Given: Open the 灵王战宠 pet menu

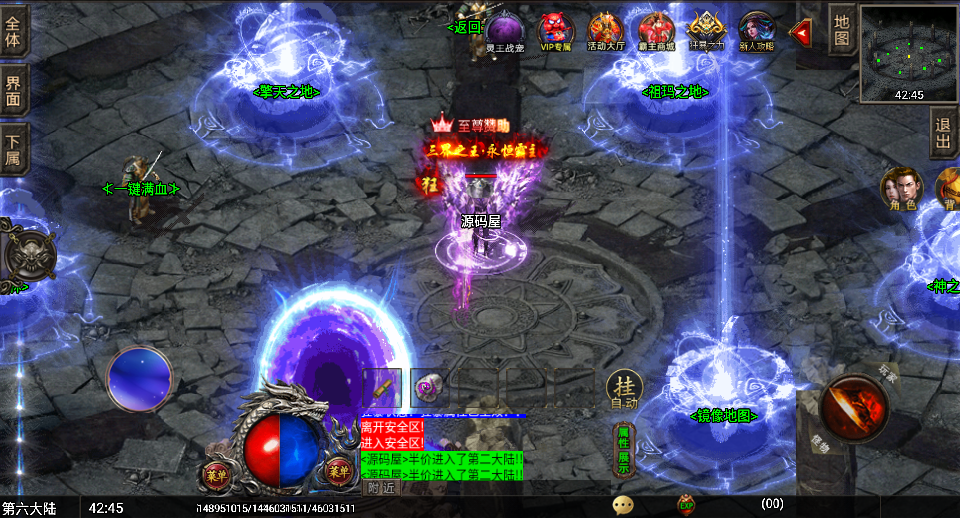Looking at the screenshot, I should [505, 30].
